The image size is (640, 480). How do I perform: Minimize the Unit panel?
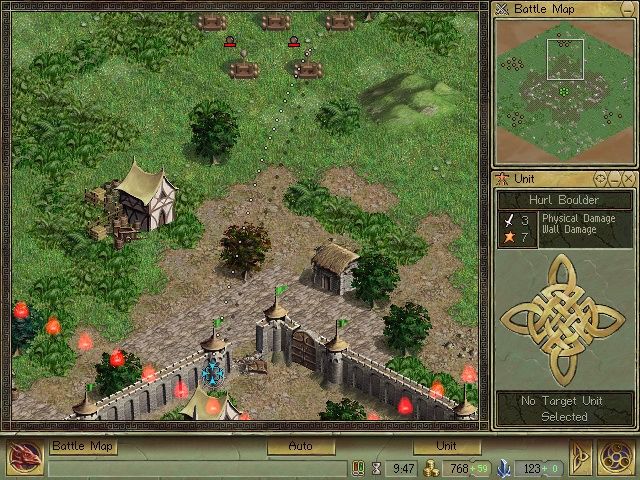(614, 178)
